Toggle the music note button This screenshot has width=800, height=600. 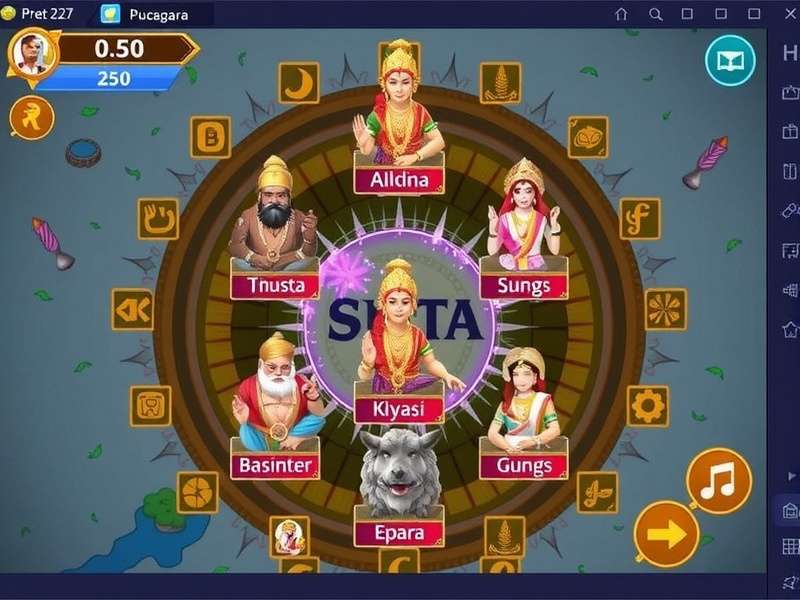click(718, 481)
